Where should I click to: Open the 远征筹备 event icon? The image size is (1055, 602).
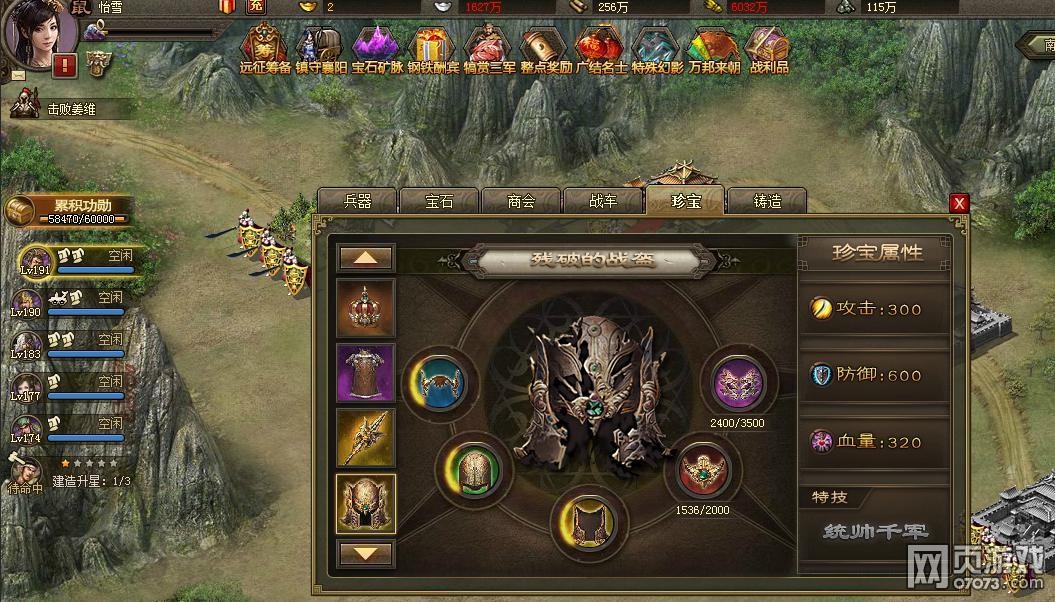pos(265,49)
